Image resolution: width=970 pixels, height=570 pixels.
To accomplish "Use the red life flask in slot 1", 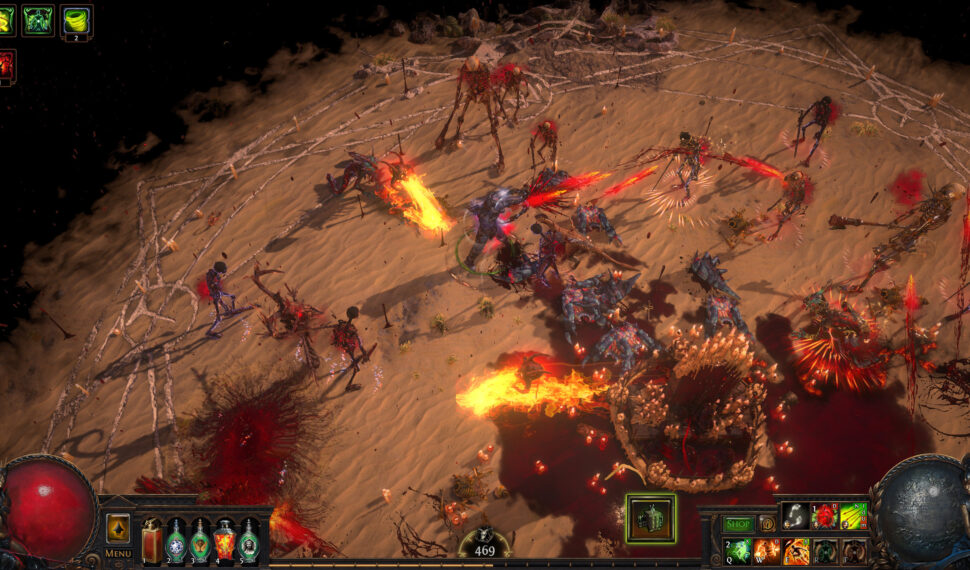I will (152, 540).
